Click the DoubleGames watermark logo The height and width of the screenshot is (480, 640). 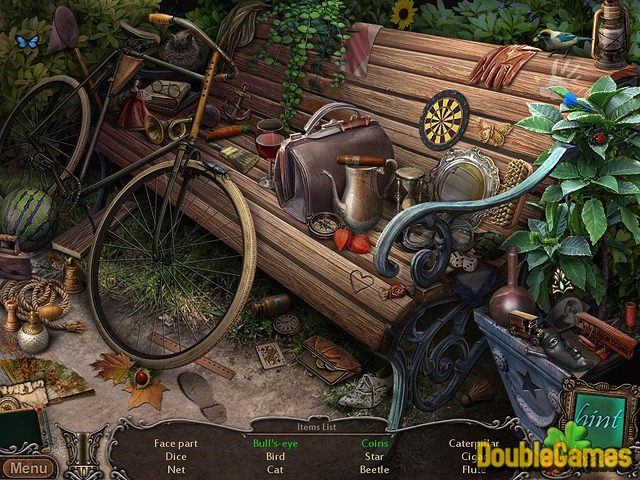tap(553, 456)
